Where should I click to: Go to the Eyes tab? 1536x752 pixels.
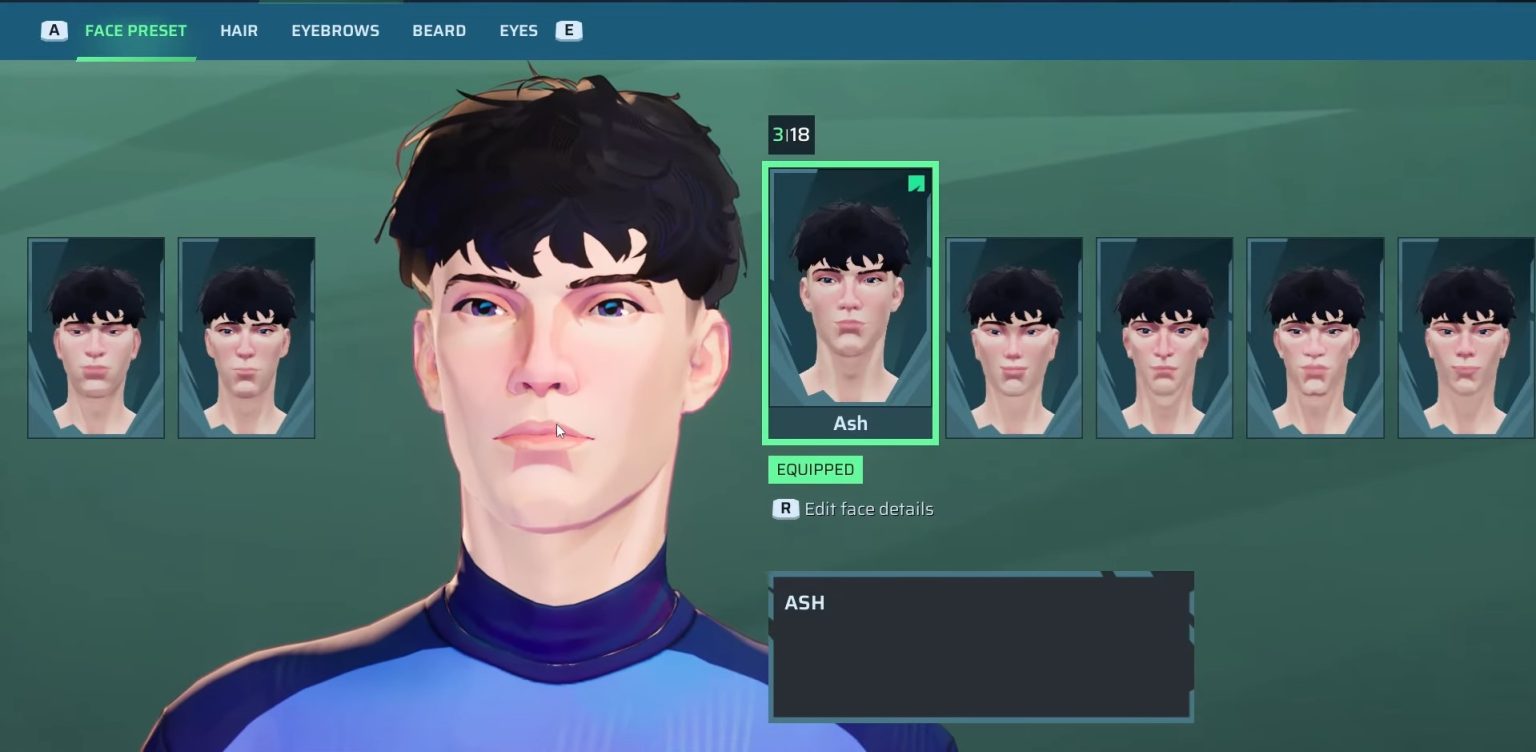pyautogui.click(x=518, y=31)
